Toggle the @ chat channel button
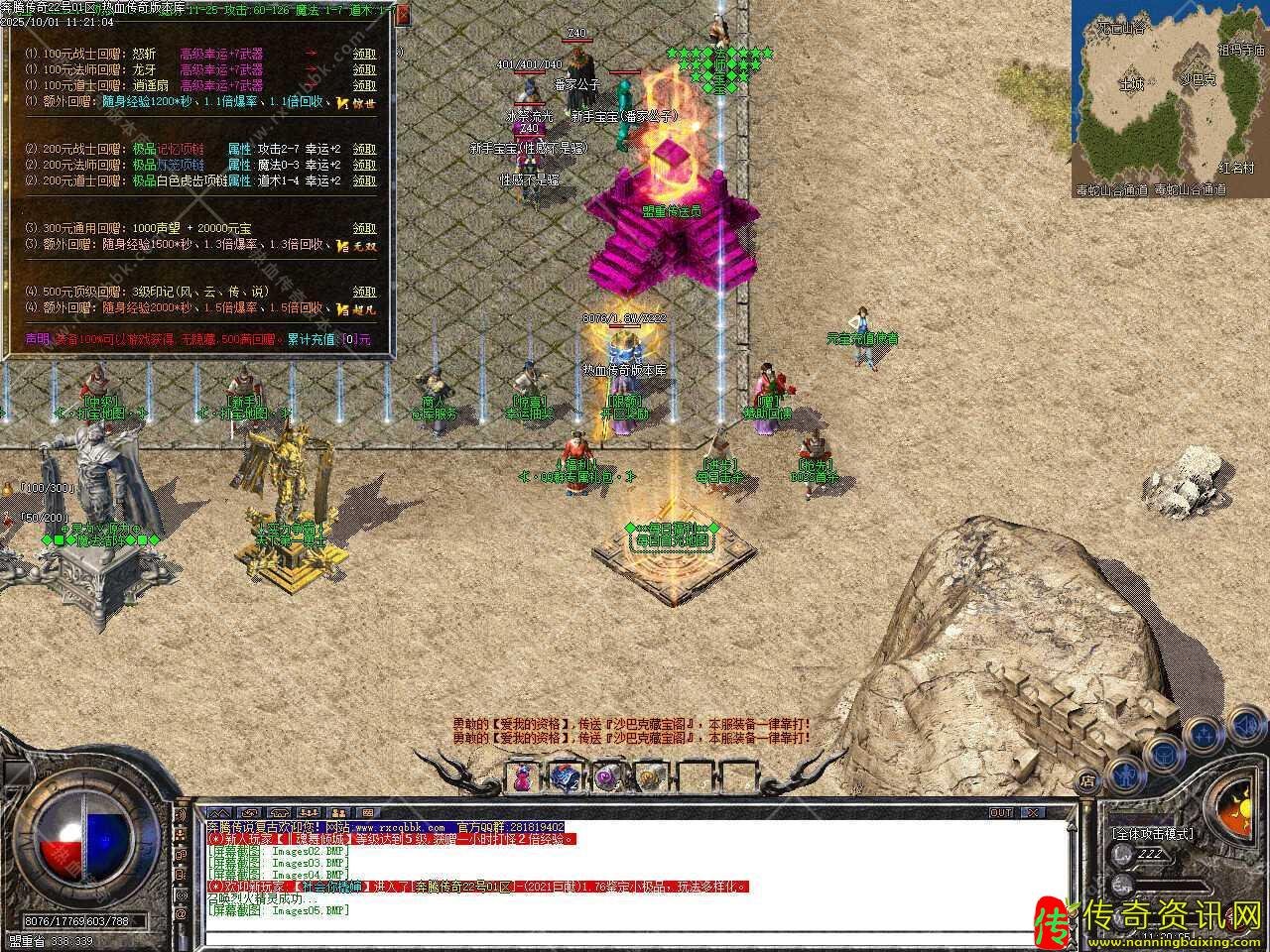 (182, 913)
